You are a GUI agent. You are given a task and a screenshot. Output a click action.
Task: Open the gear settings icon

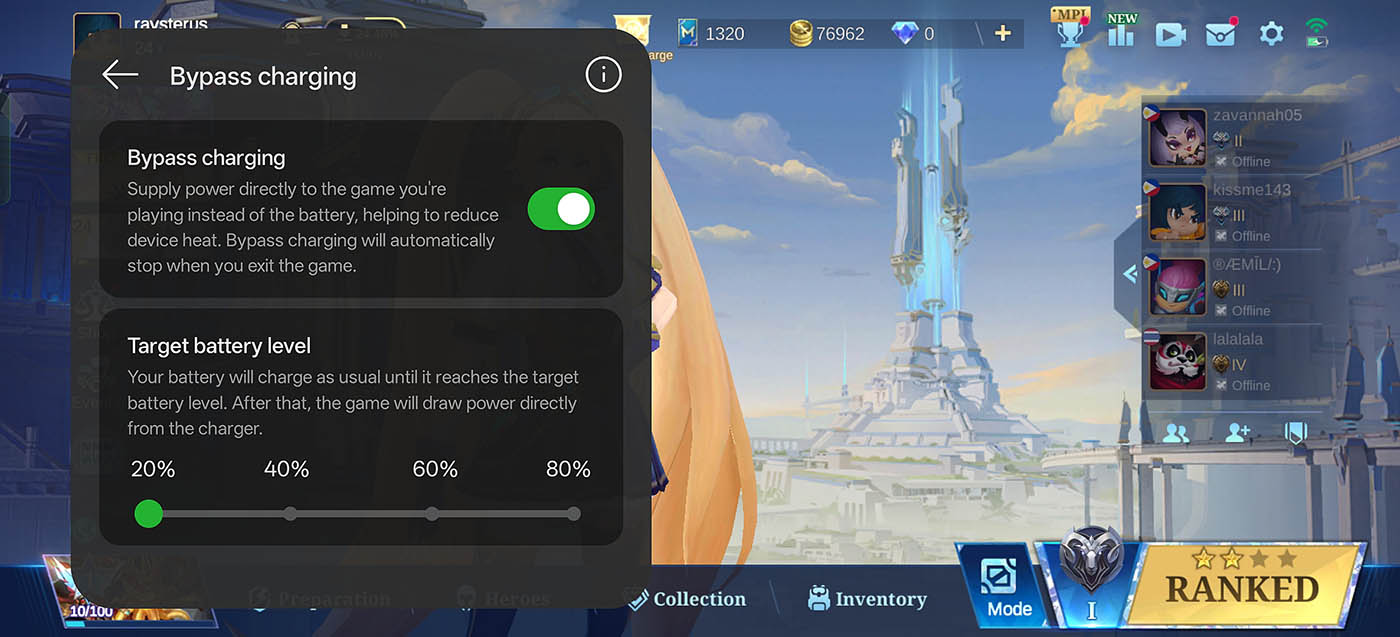click(1271, 34)
